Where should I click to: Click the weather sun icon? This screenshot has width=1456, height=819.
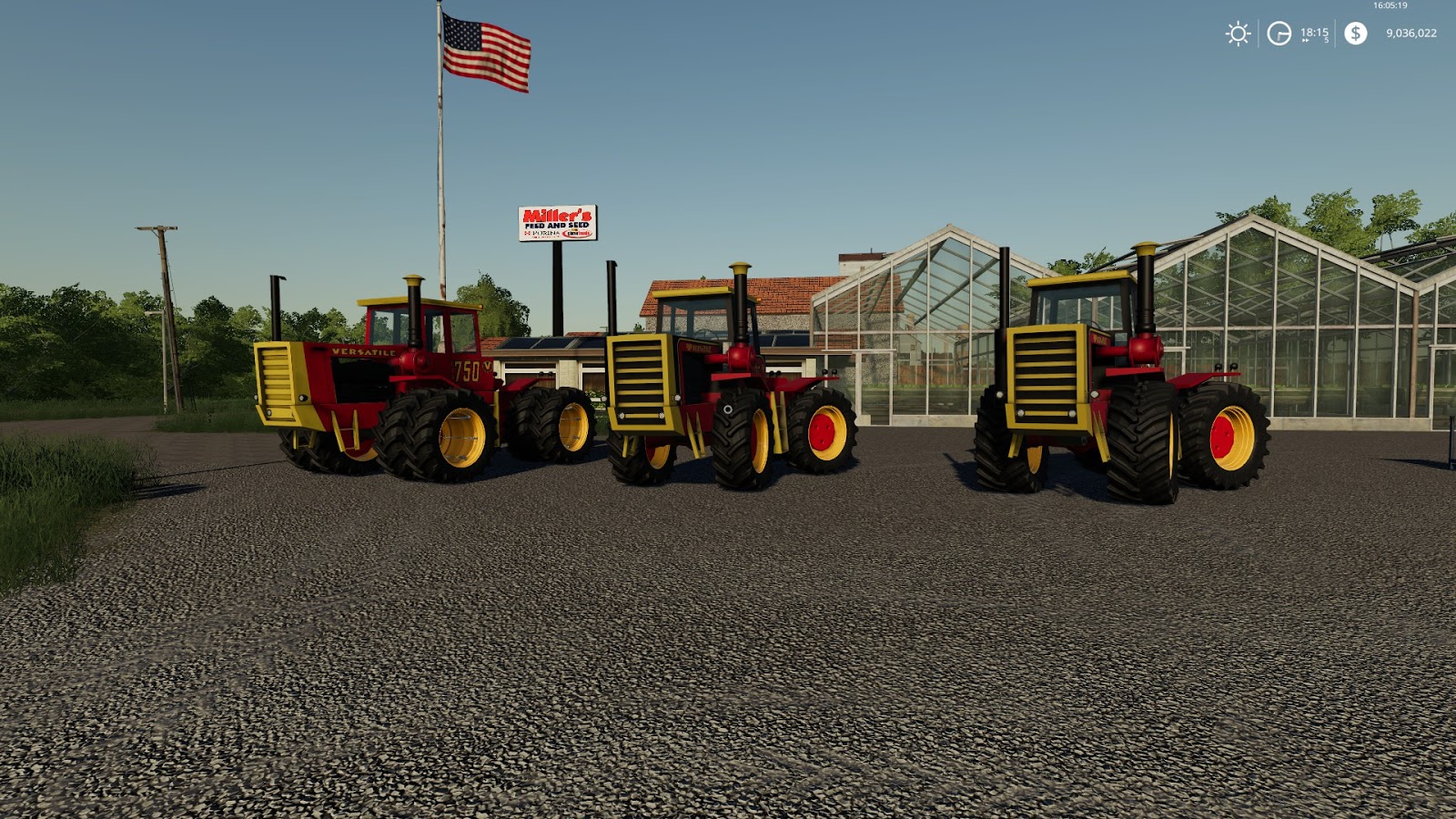(1237, 33)
